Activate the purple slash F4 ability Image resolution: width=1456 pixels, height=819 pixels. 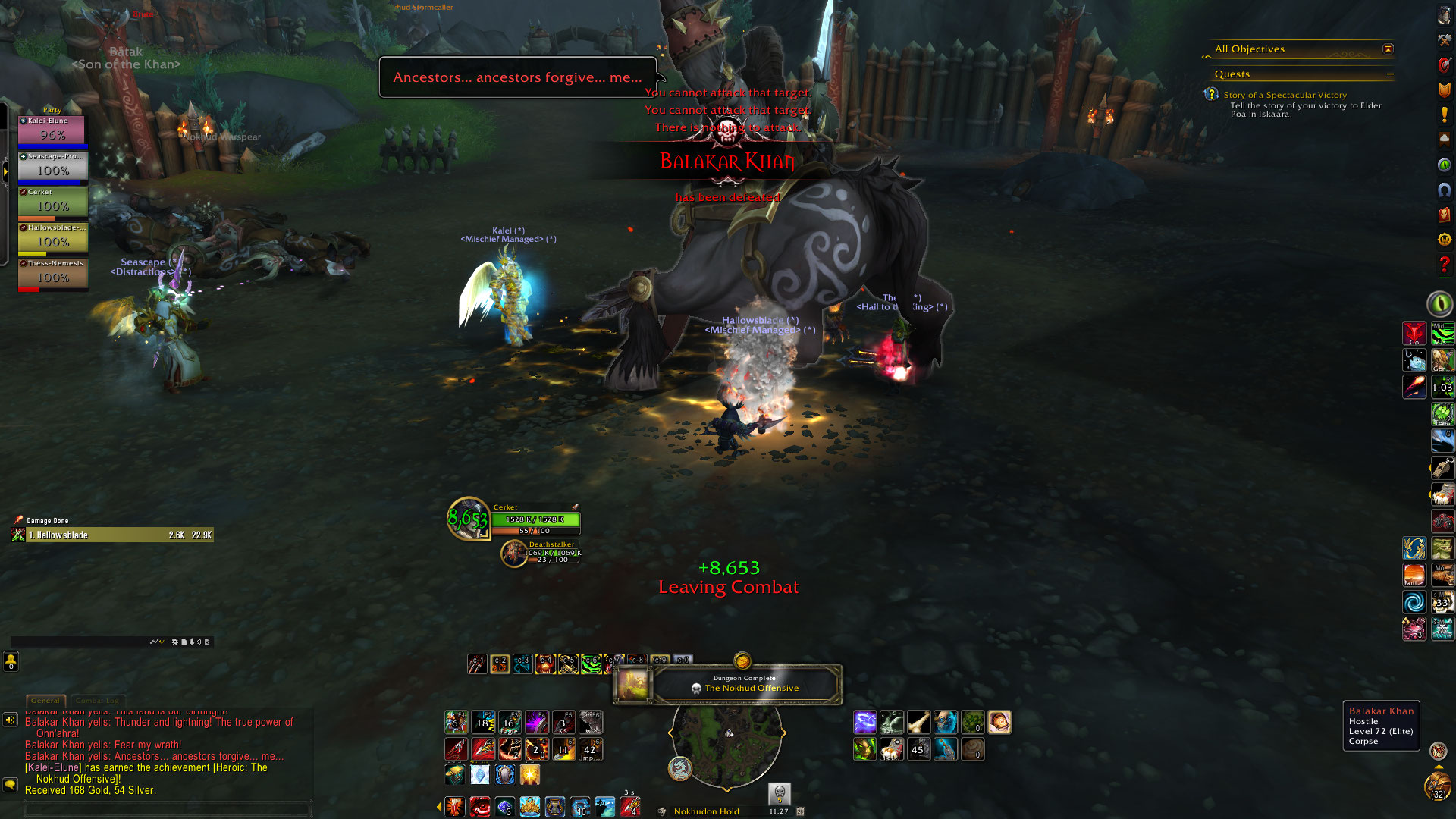pos(536,723)
